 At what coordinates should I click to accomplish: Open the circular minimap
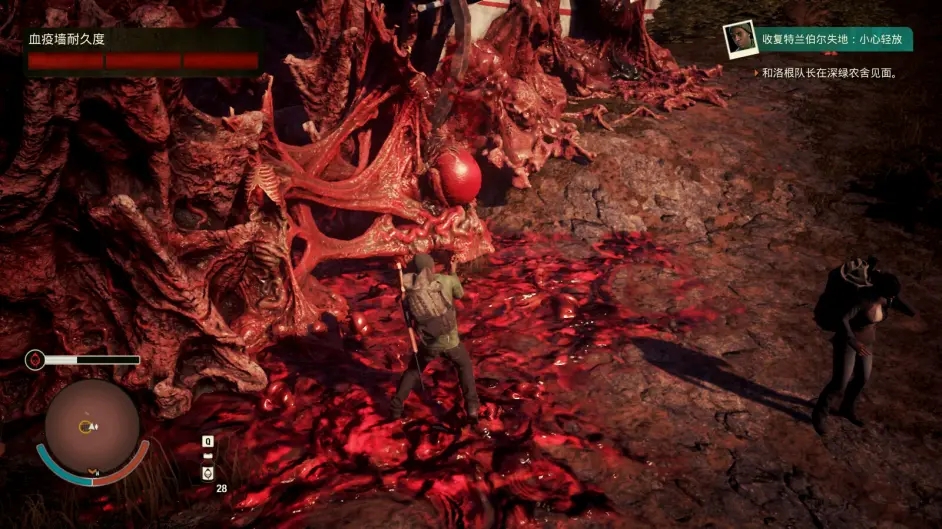(91, 427)
